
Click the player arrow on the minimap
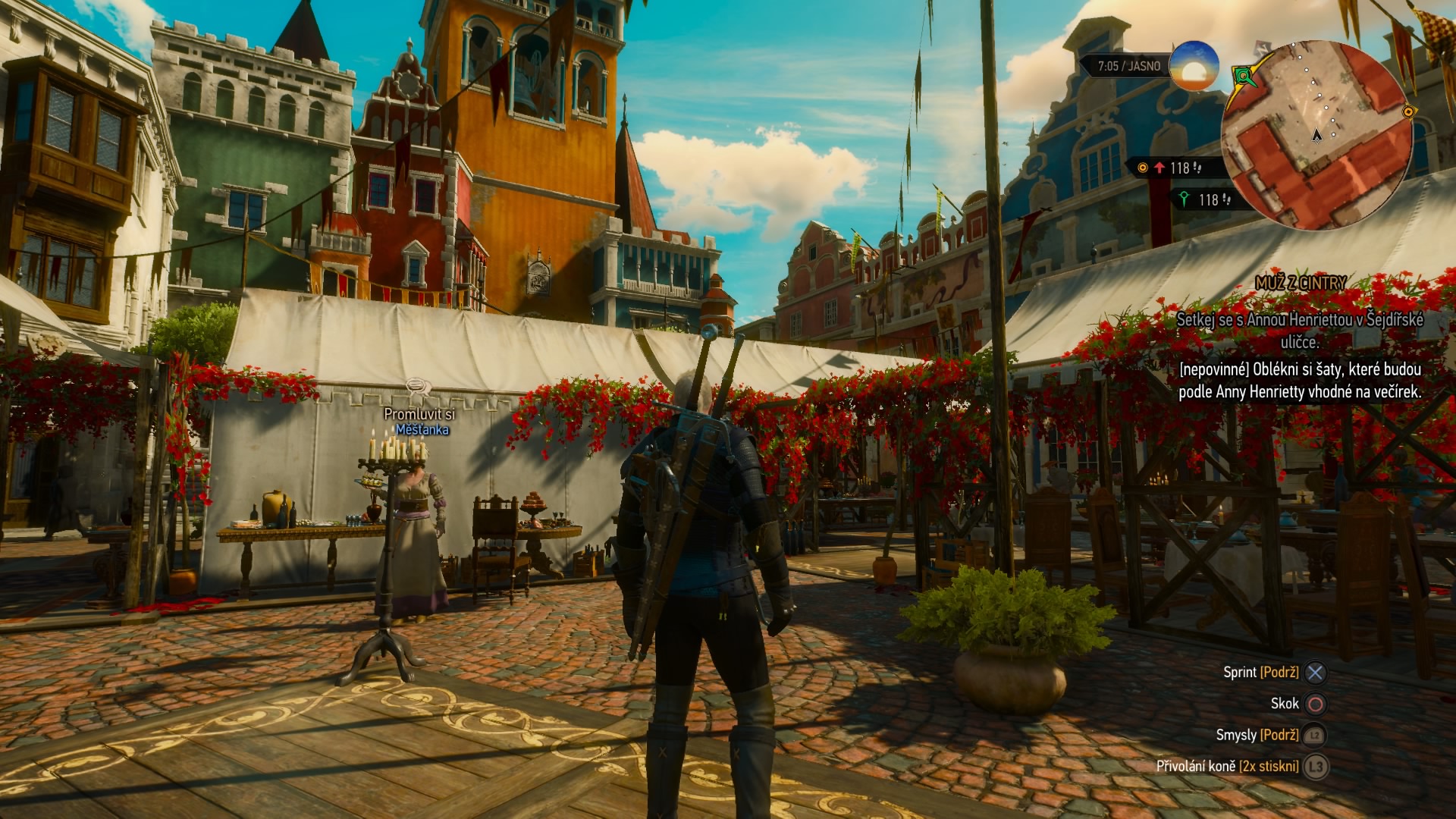[x=1317, y=135]
